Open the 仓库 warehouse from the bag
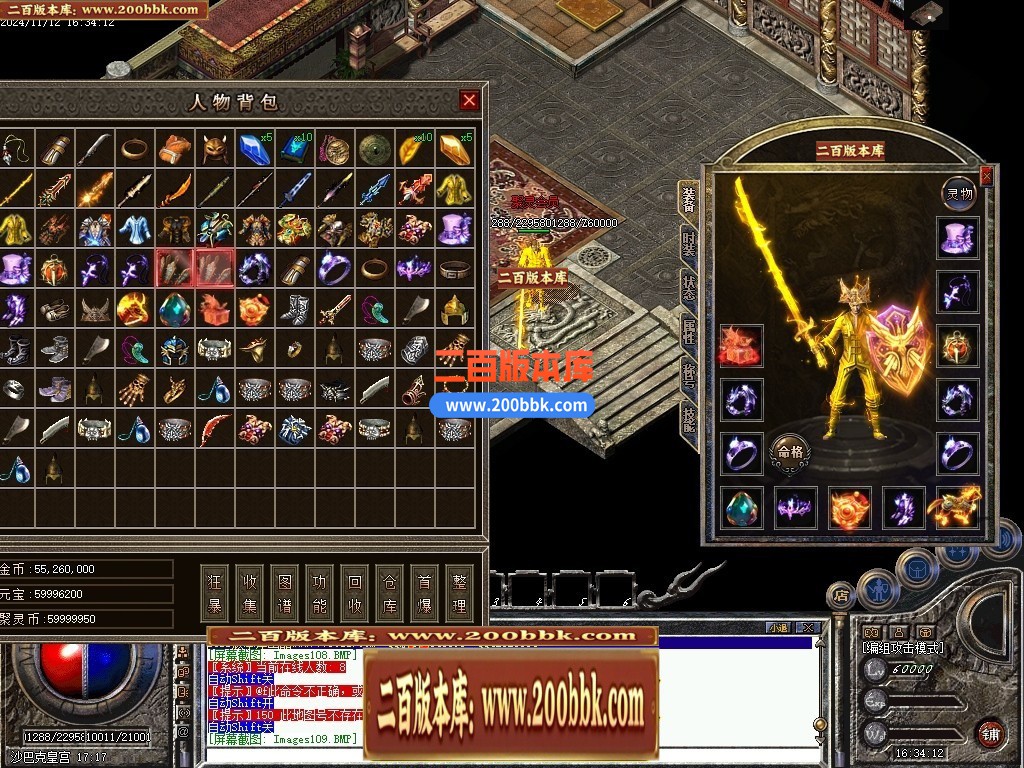This screenshot has height=768, width=1024. click(x=389, y=594)
